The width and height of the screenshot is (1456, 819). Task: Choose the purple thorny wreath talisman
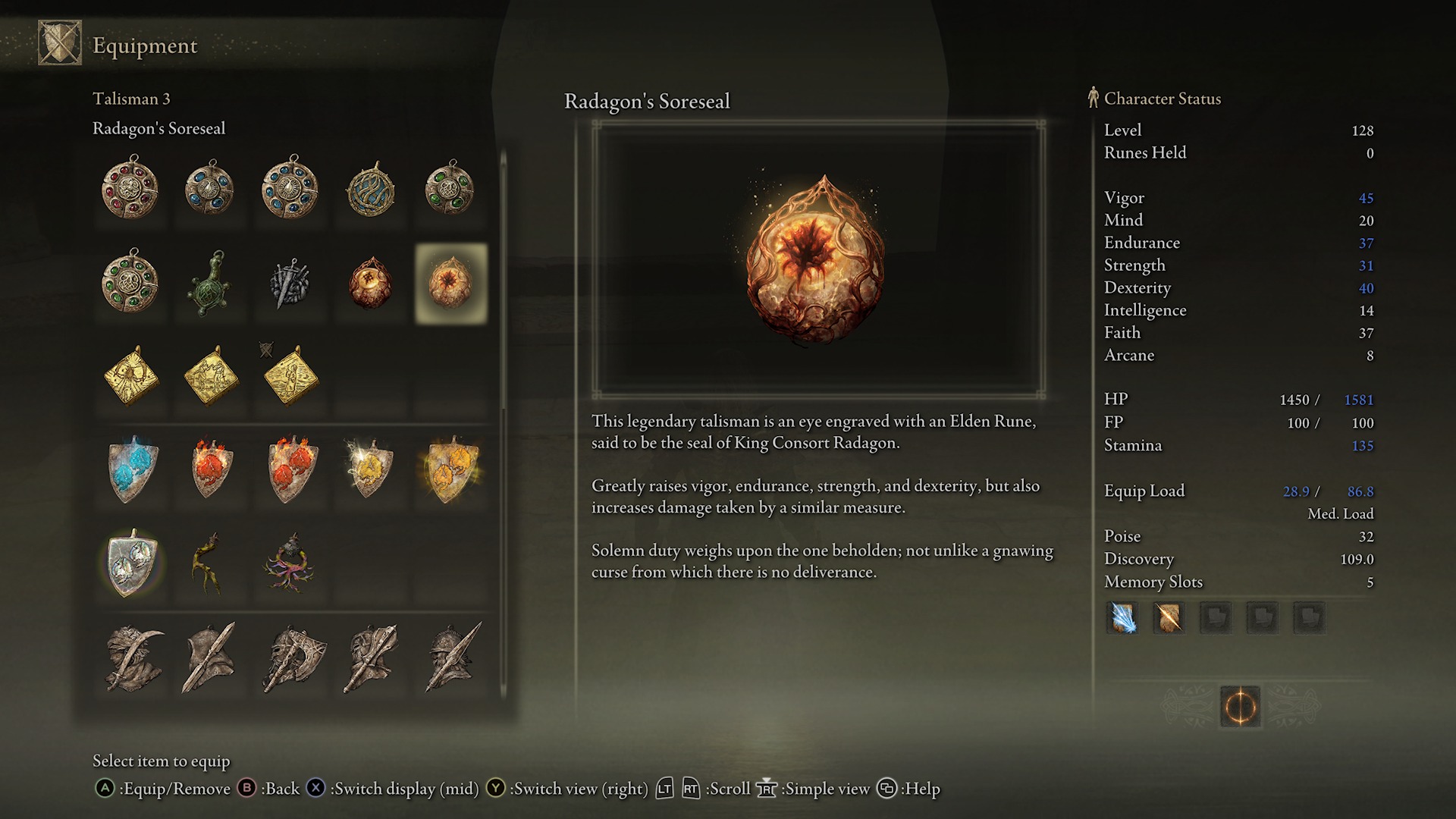(290, 564)
